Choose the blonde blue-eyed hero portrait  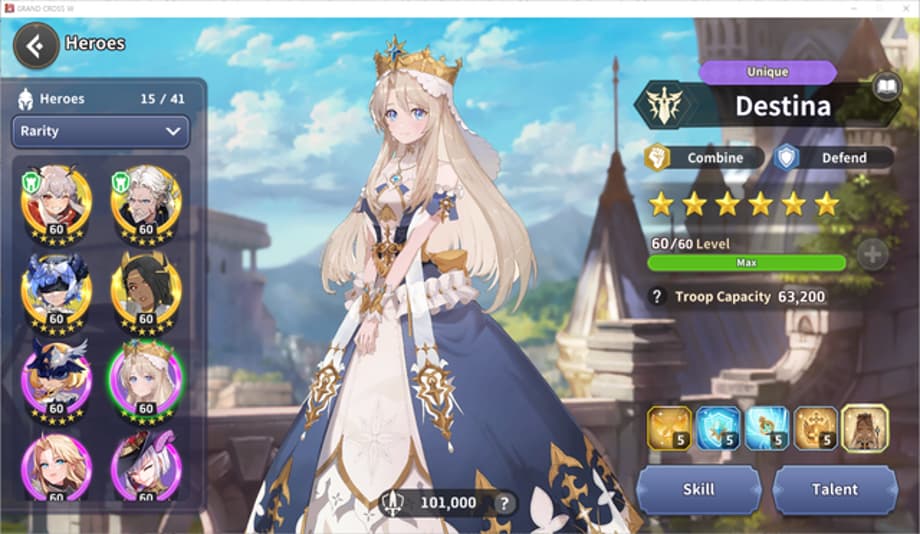[x=56, y=466]
